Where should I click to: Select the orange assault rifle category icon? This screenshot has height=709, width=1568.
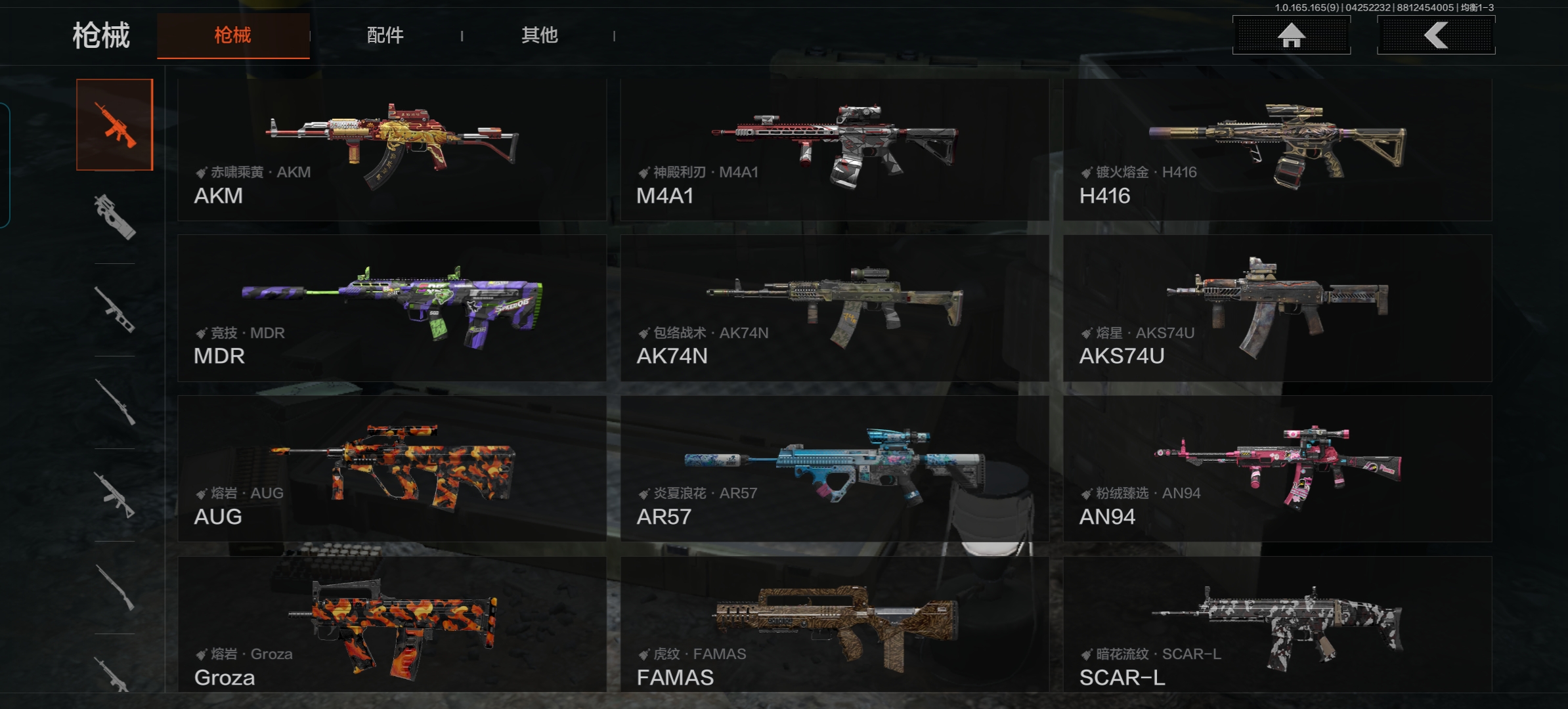pyautogui.click(x=115, y=125)
